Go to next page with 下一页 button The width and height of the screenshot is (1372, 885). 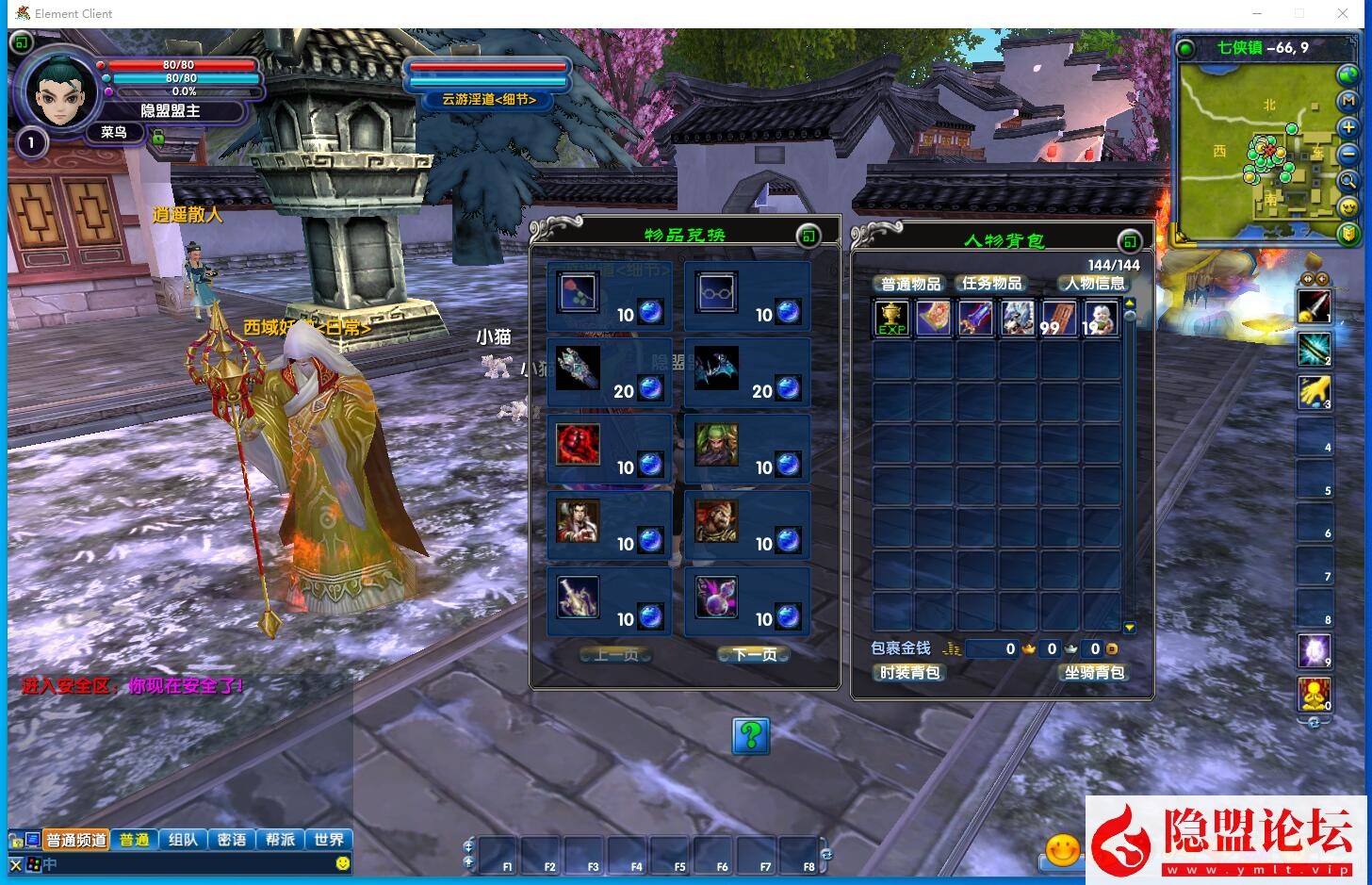[753, 654]
